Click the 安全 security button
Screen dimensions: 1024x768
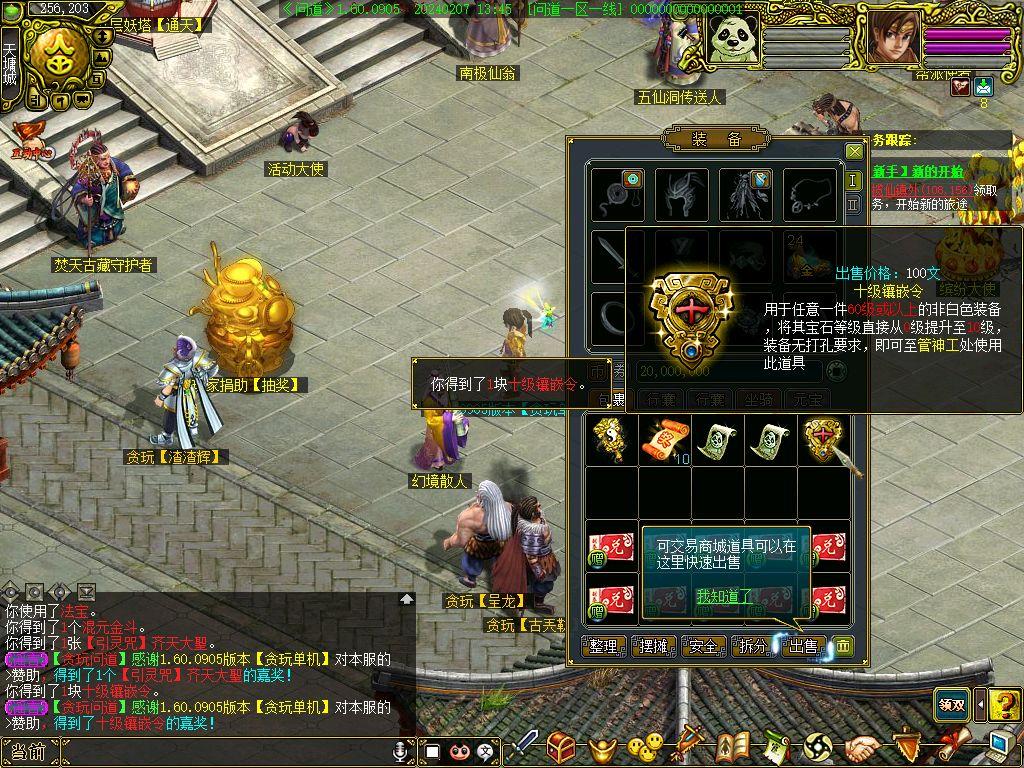click(703, 647)
